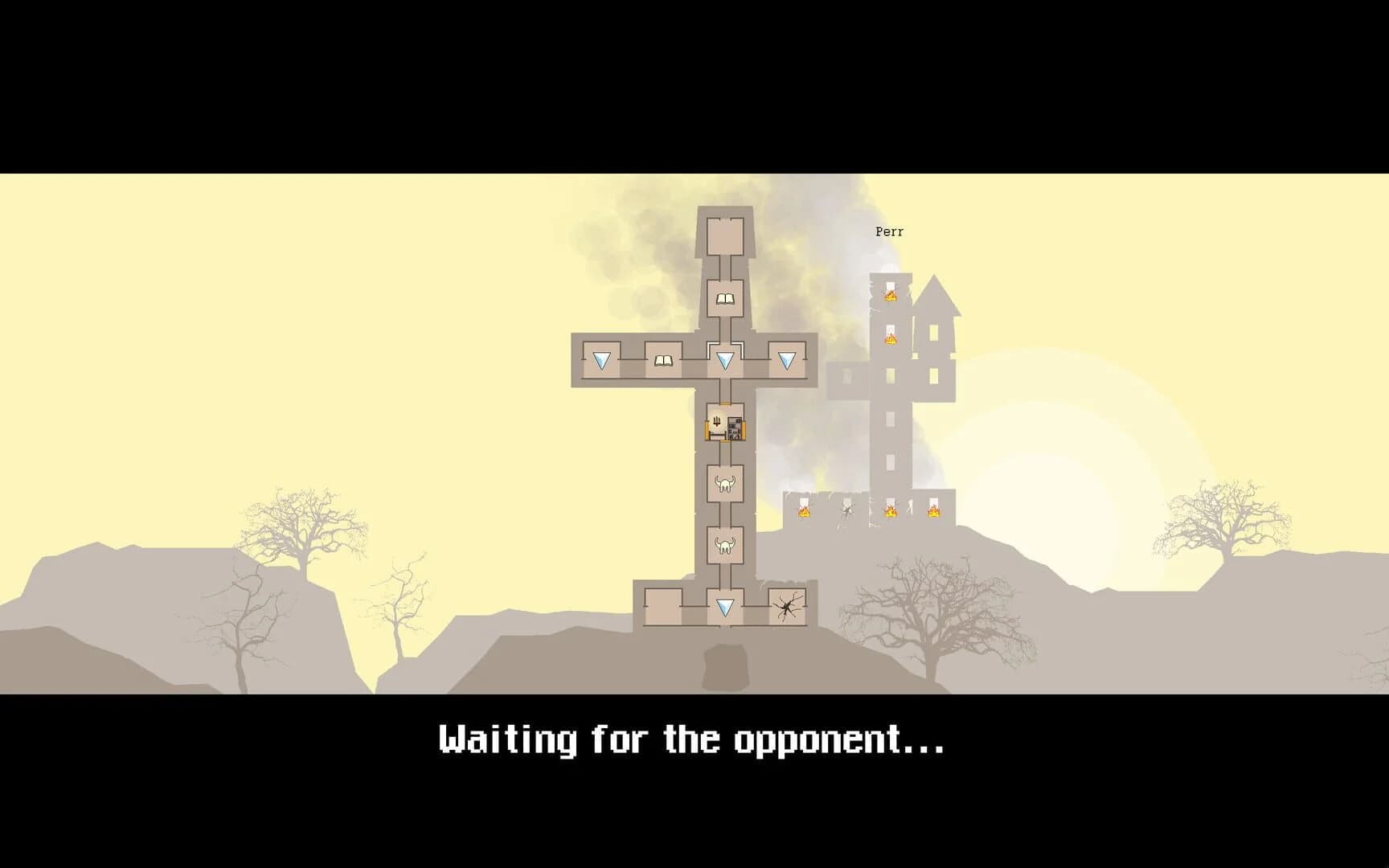Toggle the rightmost burning window on the opponent's wall
The width and height of the screenshot is (1389, 868).
(934, 513)
